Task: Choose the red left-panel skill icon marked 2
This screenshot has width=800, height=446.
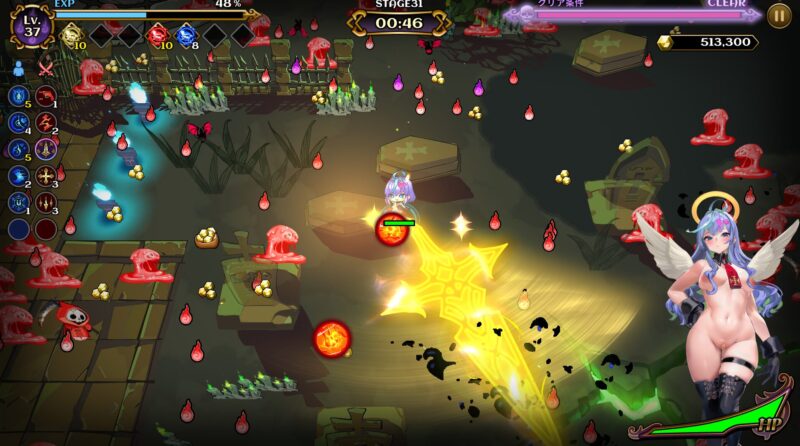Action: [45, 122]
